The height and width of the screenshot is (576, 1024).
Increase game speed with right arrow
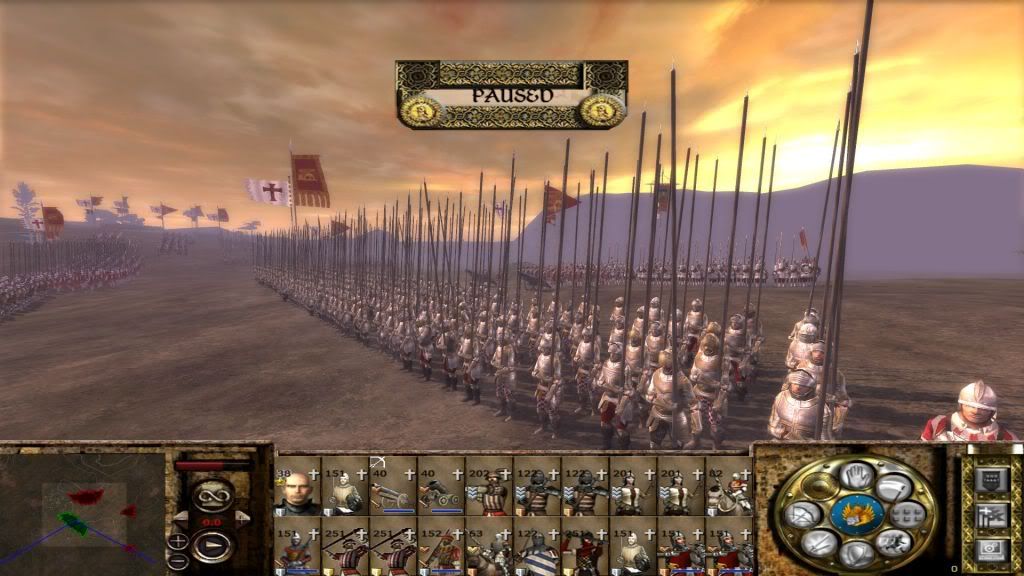(x=240, y=516)
